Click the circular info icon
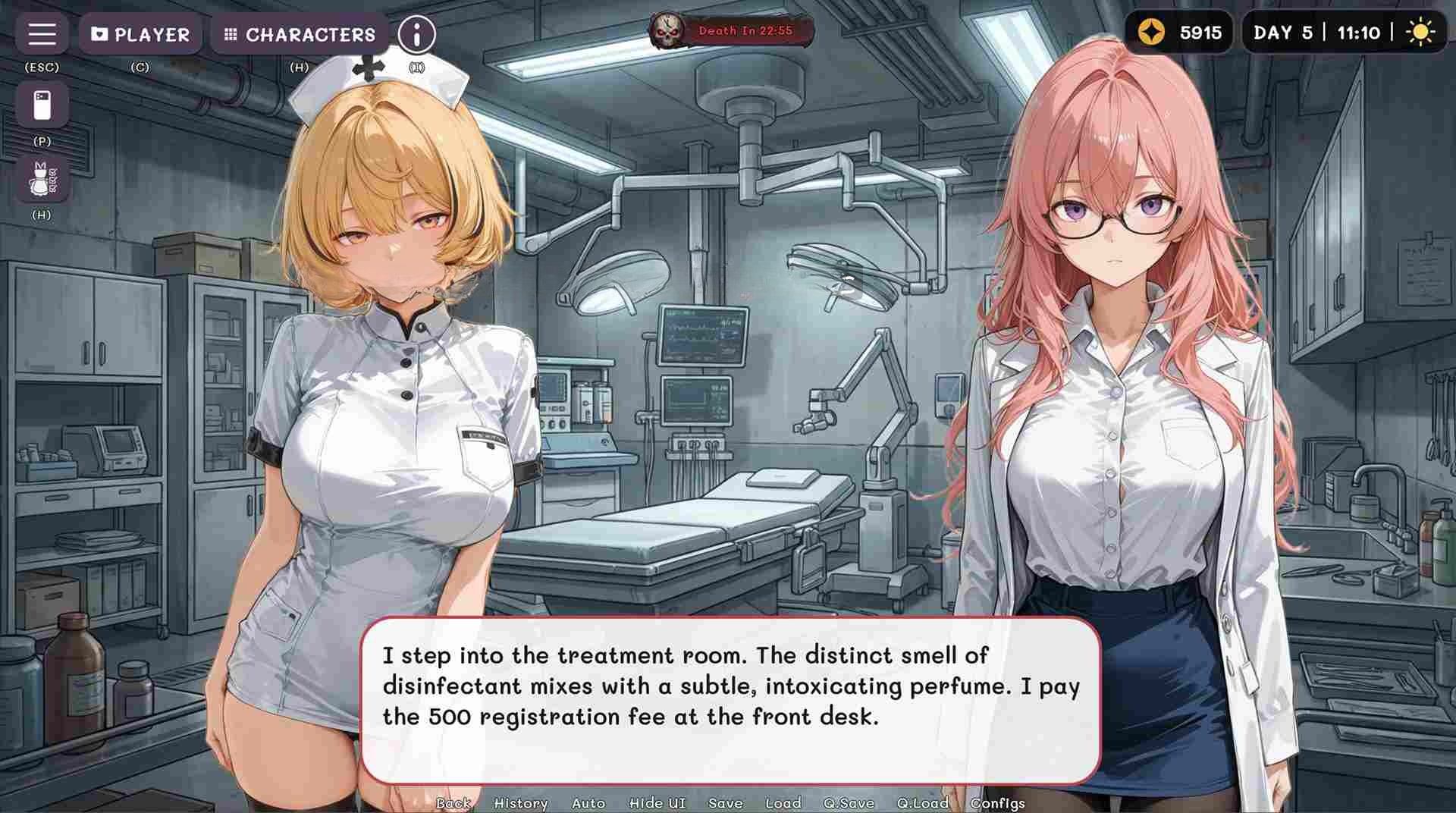Image resolution: width=1456 pixels, height=813 pixels. point(416,34)
